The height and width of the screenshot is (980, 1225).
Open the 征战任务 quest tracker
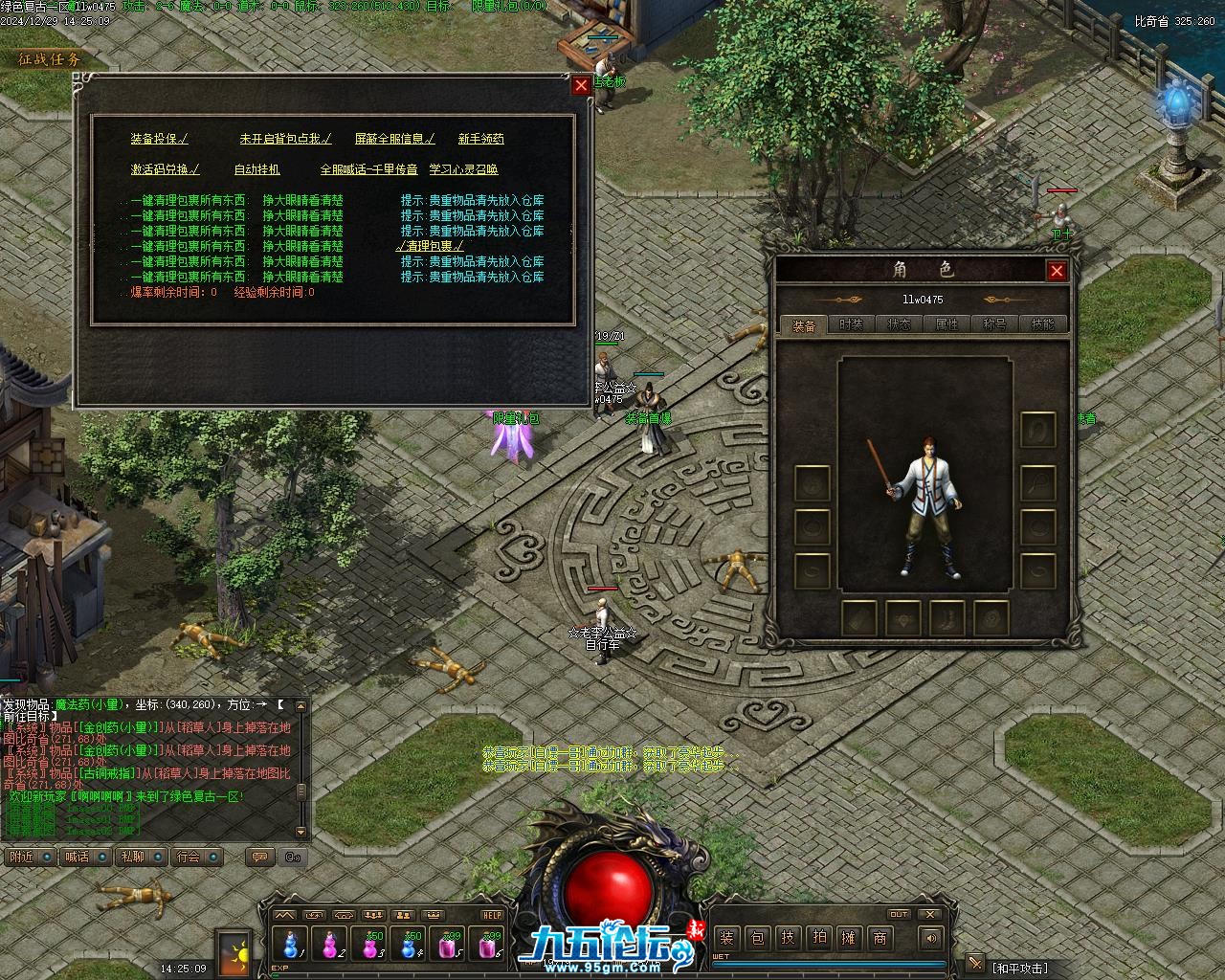(50, 59)
